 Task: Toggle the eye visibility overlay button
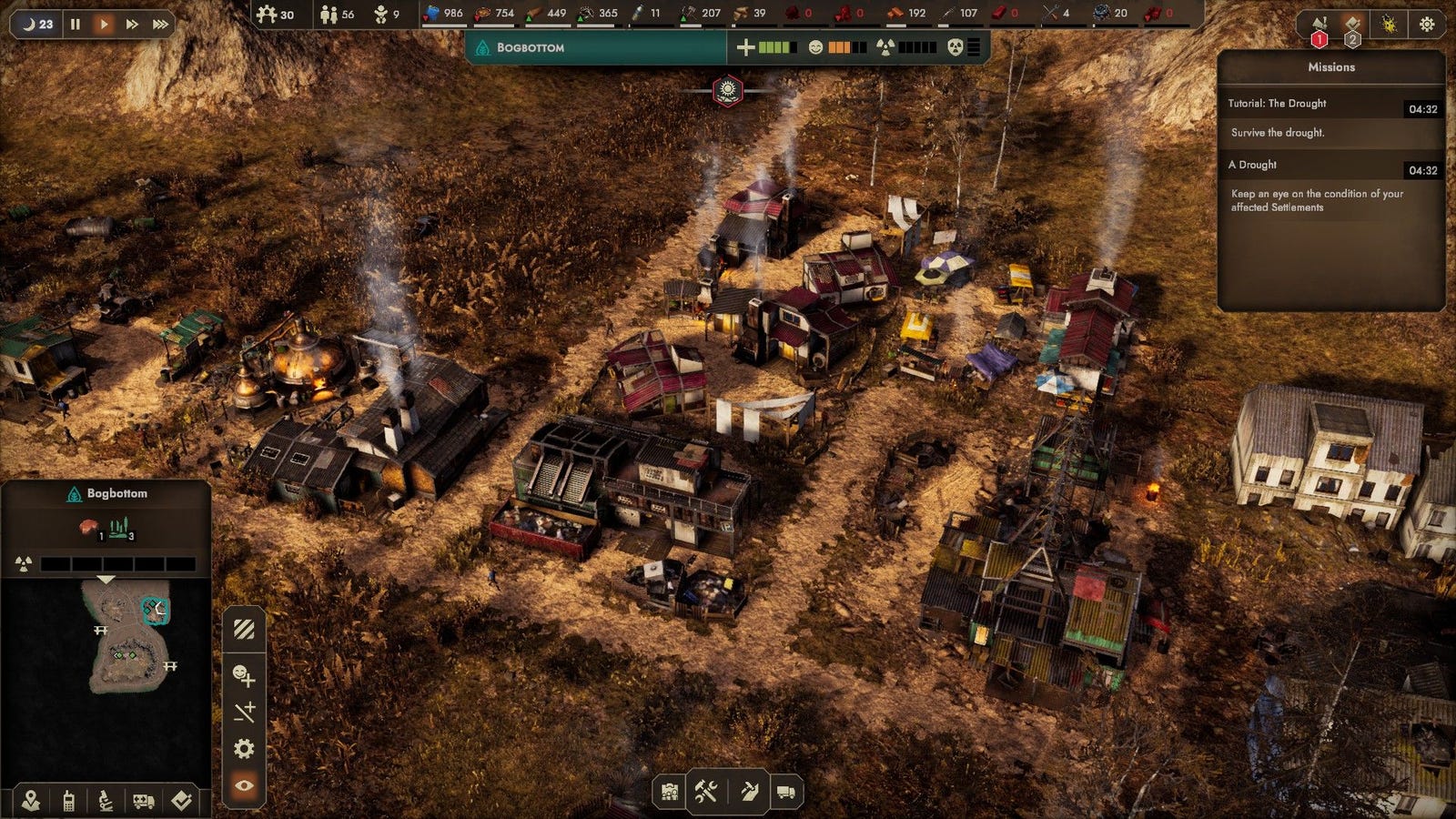tap(244, 785)
